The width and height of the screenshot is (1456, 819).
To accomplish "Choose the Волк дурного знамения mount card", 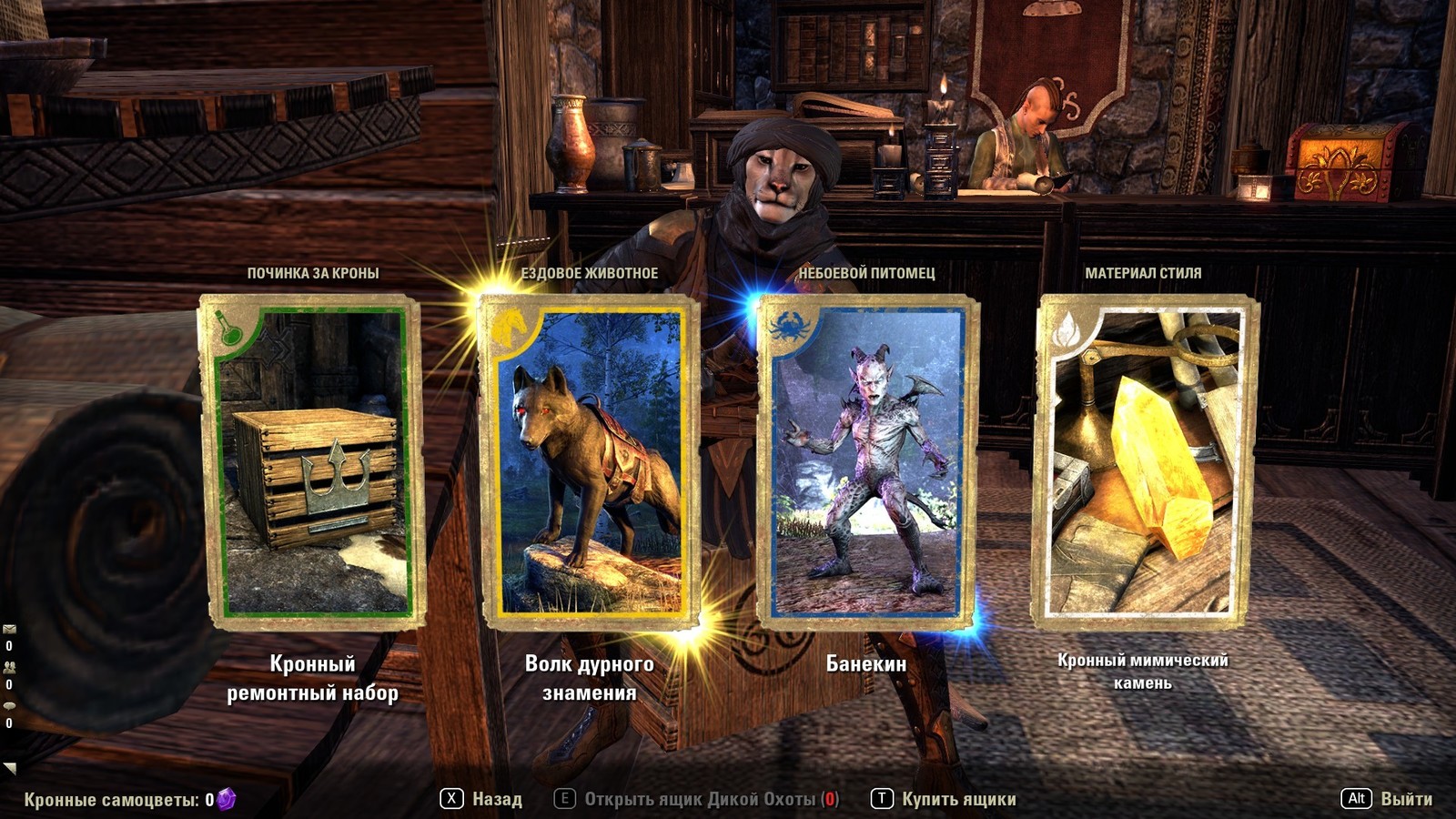I will coord(590,462).
